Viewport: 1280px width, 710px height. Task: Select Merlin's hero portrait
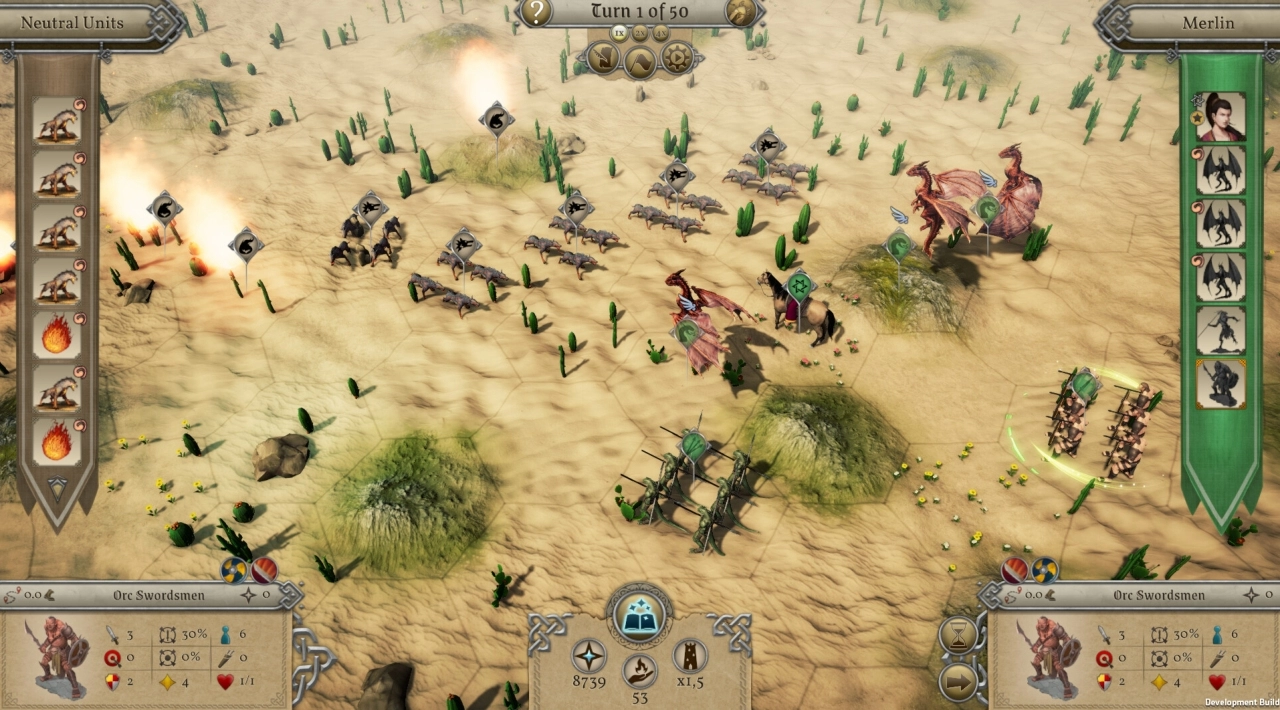click(1221, 117)
